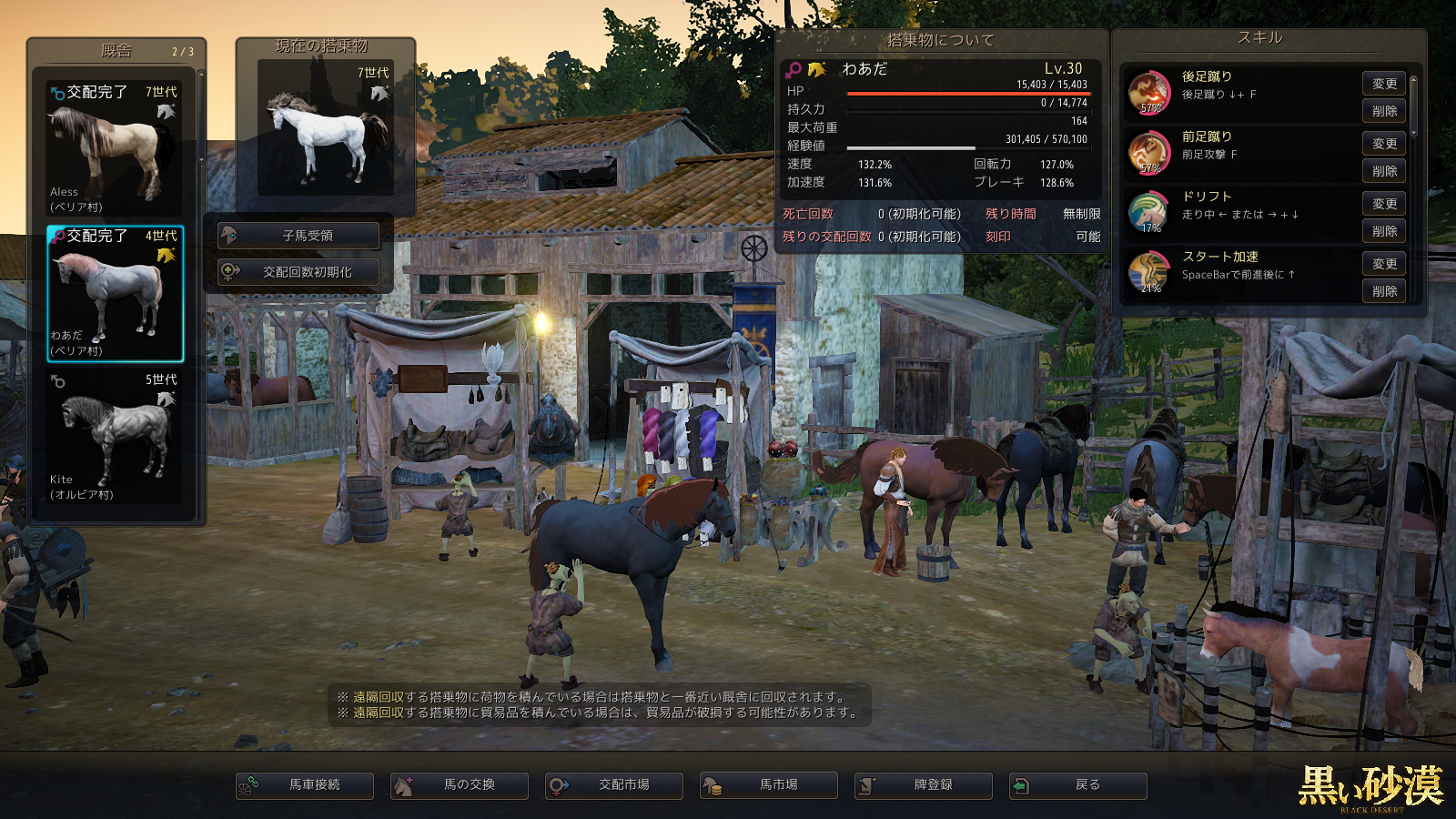Change the 後足蹴り skill
This screenshot has width=1456, height=819.
[1384, 84]
